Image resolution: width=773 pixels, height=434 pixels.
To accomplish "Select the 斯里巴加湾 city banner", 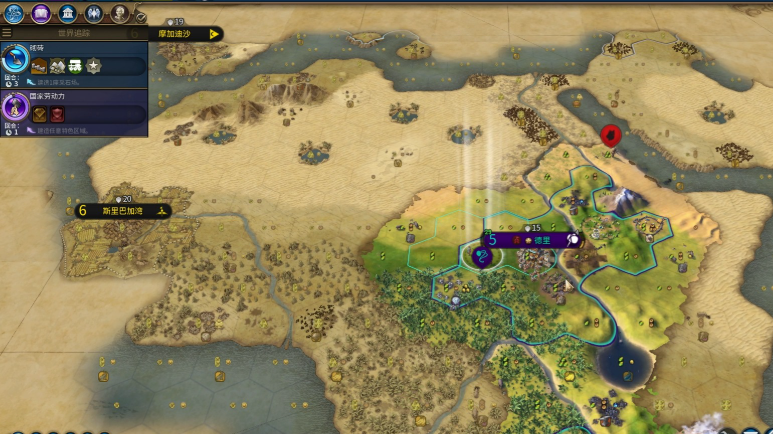I will click(x=119, y=211).
